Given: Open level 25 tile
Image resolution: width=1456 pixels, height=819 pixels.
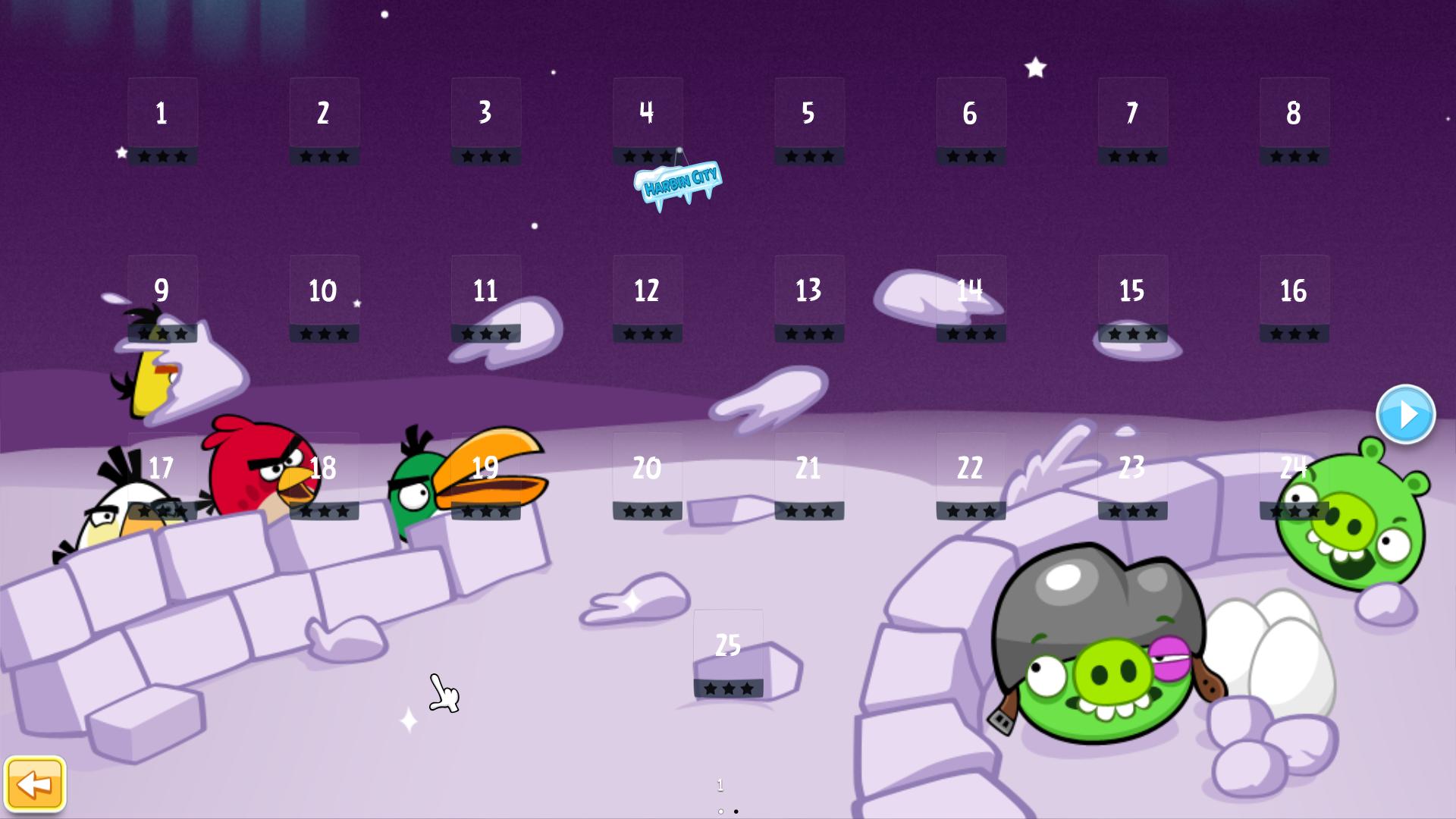Looking at the screenshot, I should tap(728, 652).
